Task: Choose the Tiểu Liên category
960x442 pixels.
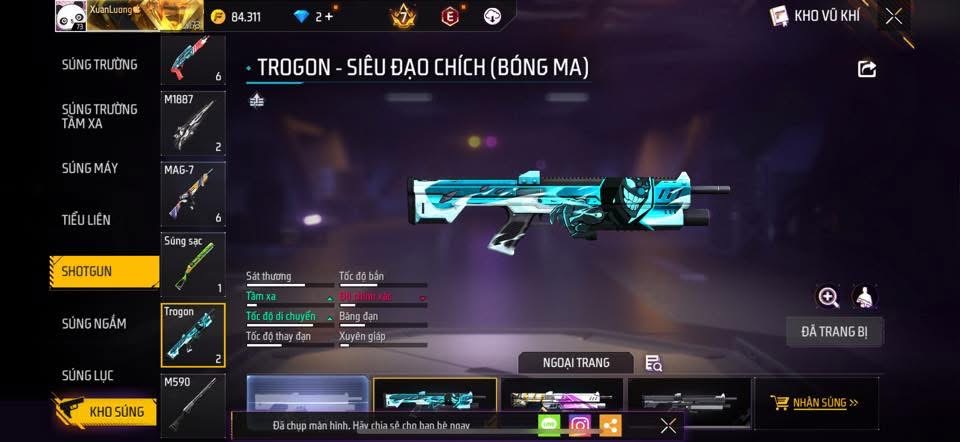Action: click(x=86, y=219)
